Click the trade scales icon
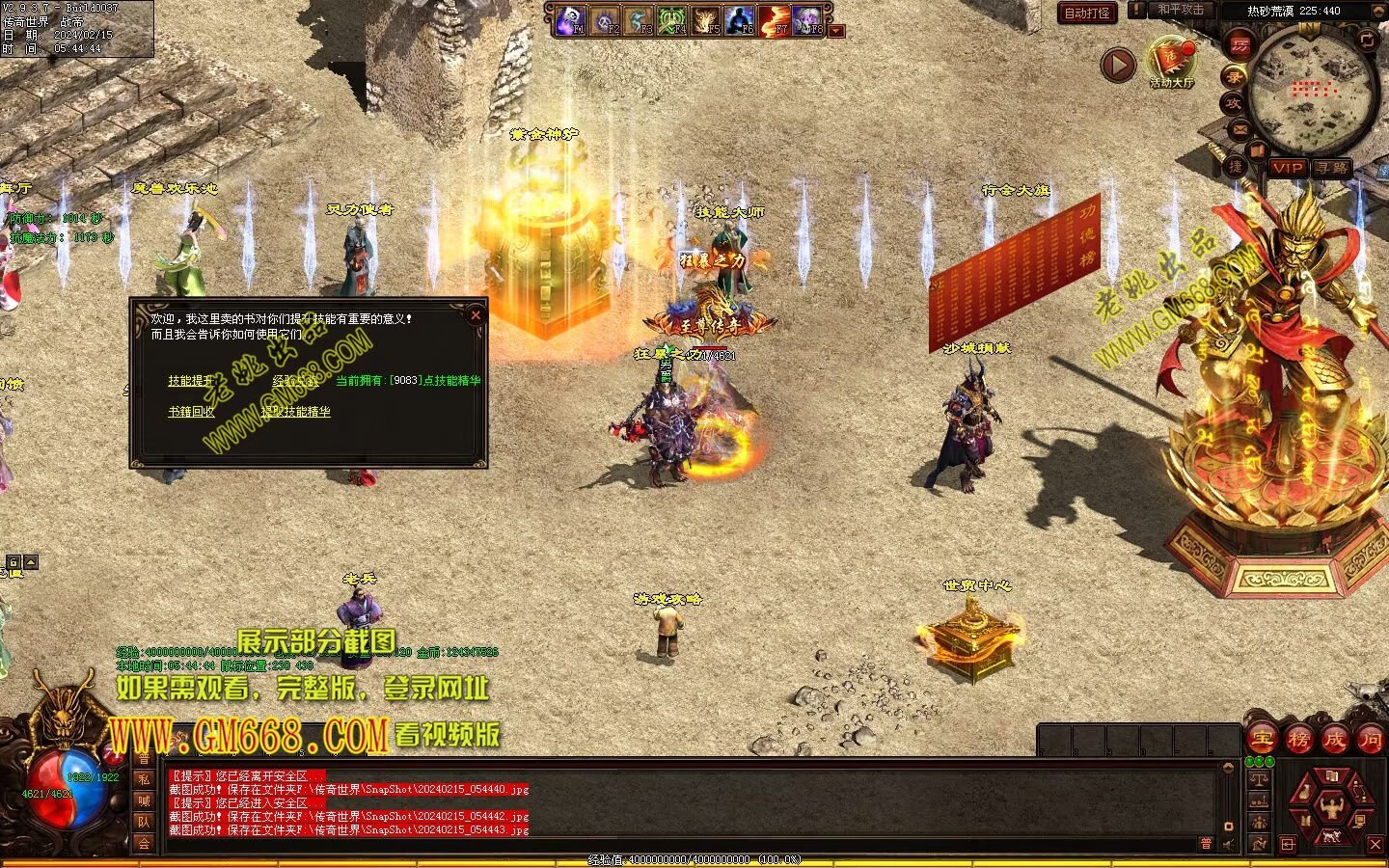Viewport: 1389px width, 868px height. [x=1259, y=778]
